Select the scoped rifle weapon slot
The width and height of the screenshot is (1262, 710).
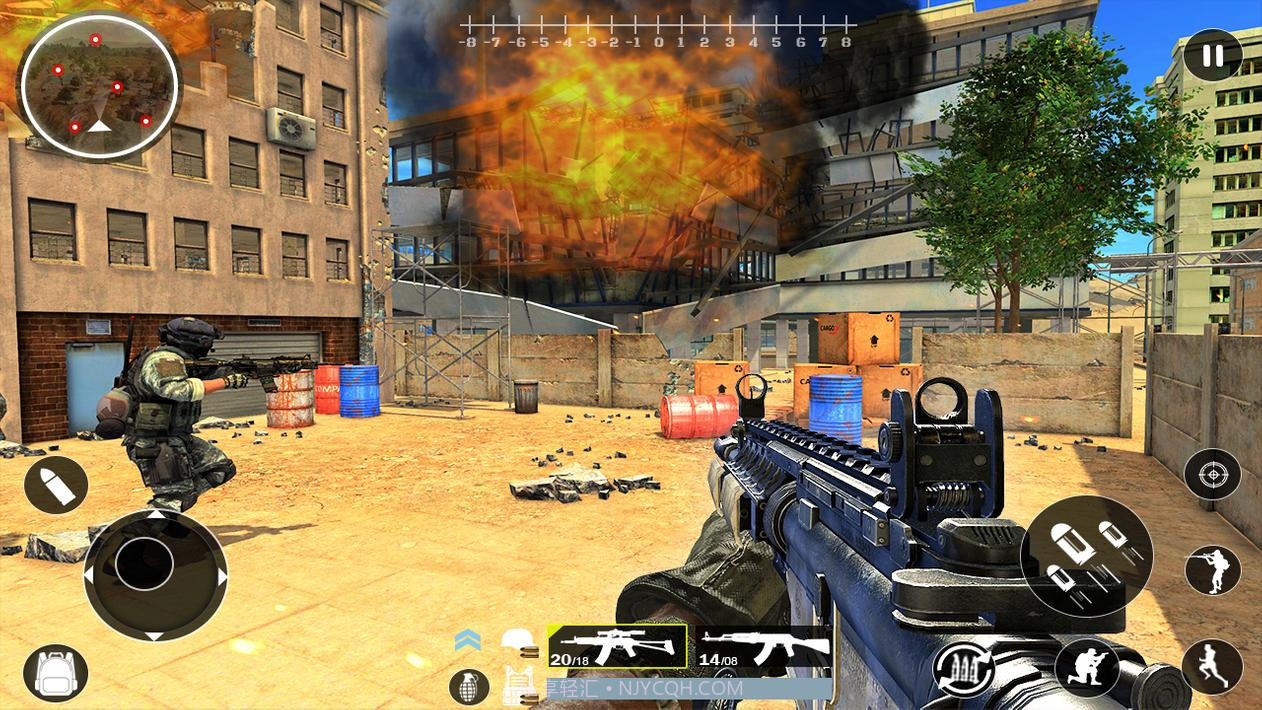[x=617, y=646]
